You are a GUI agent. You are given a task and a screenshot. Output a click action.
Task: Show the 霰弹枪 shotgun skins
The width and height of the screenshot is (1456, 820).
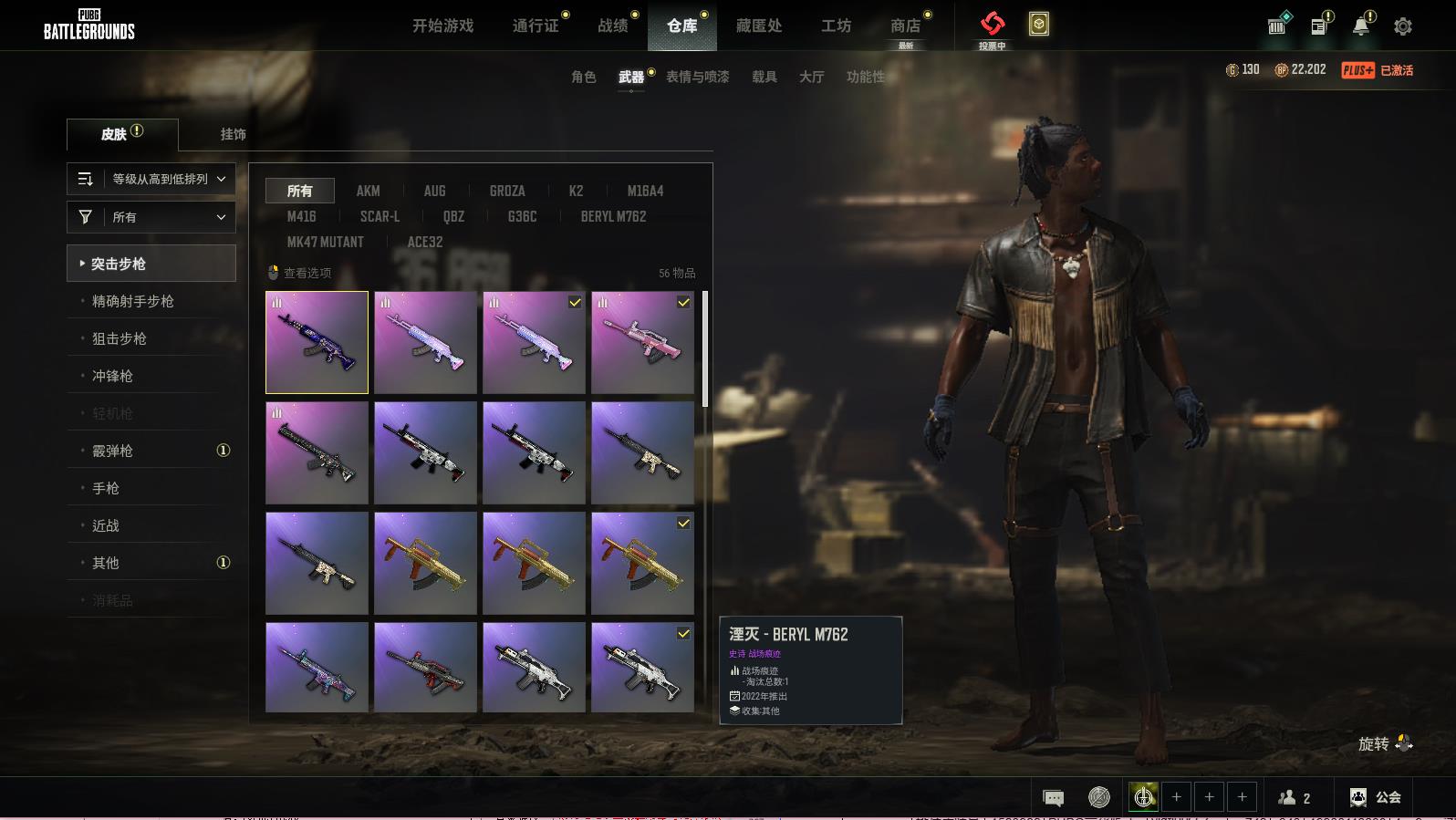[x=112, y=451]
